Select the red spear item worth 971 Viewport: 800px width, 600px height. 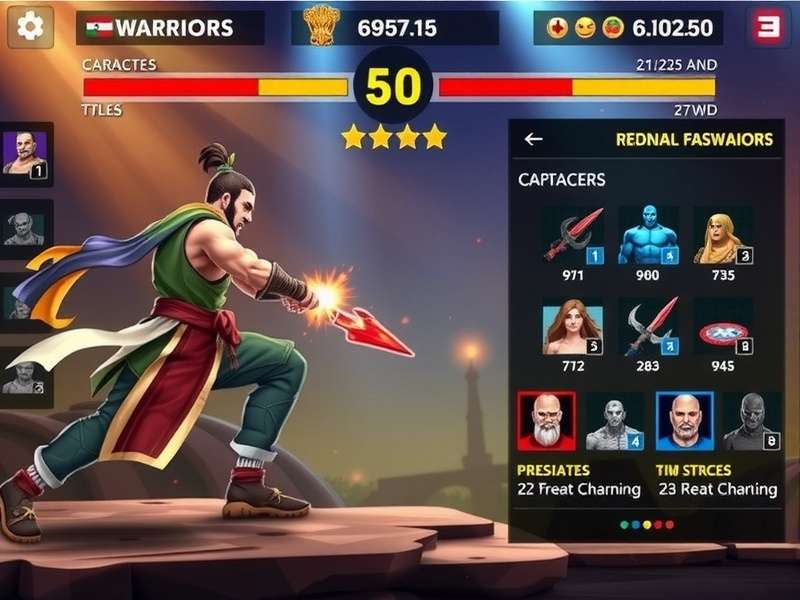coord(573,235)
